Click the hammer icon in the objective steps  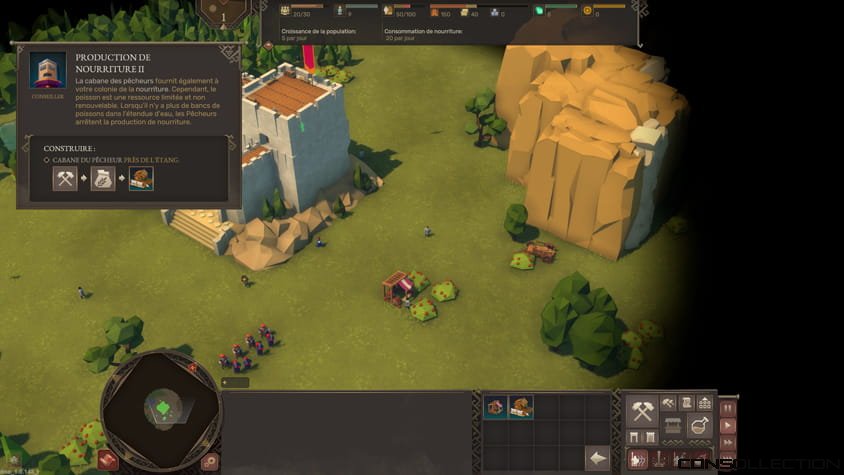pos(66,179)
